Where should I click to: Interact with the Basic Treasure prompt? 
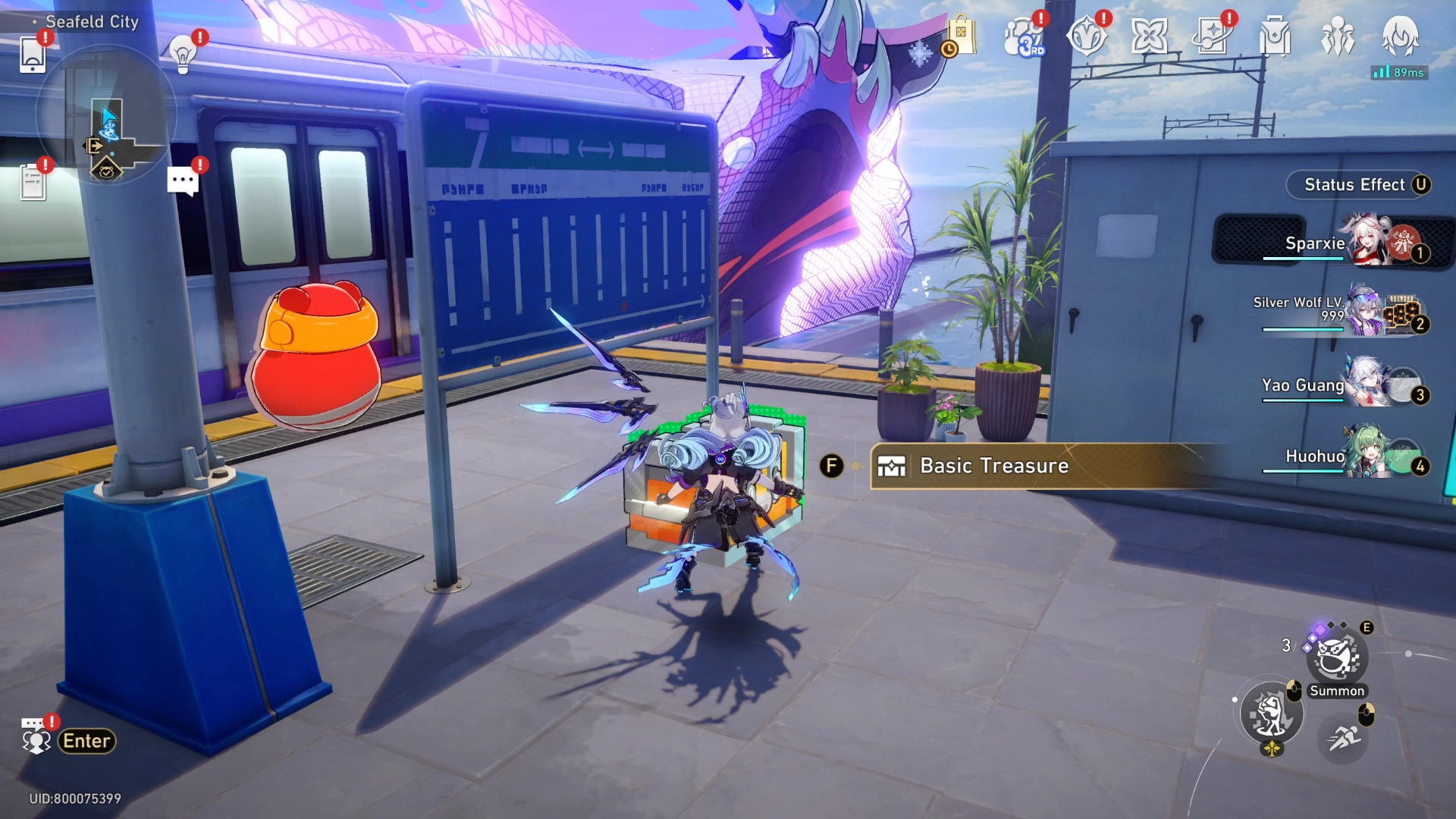click(993, 466)
